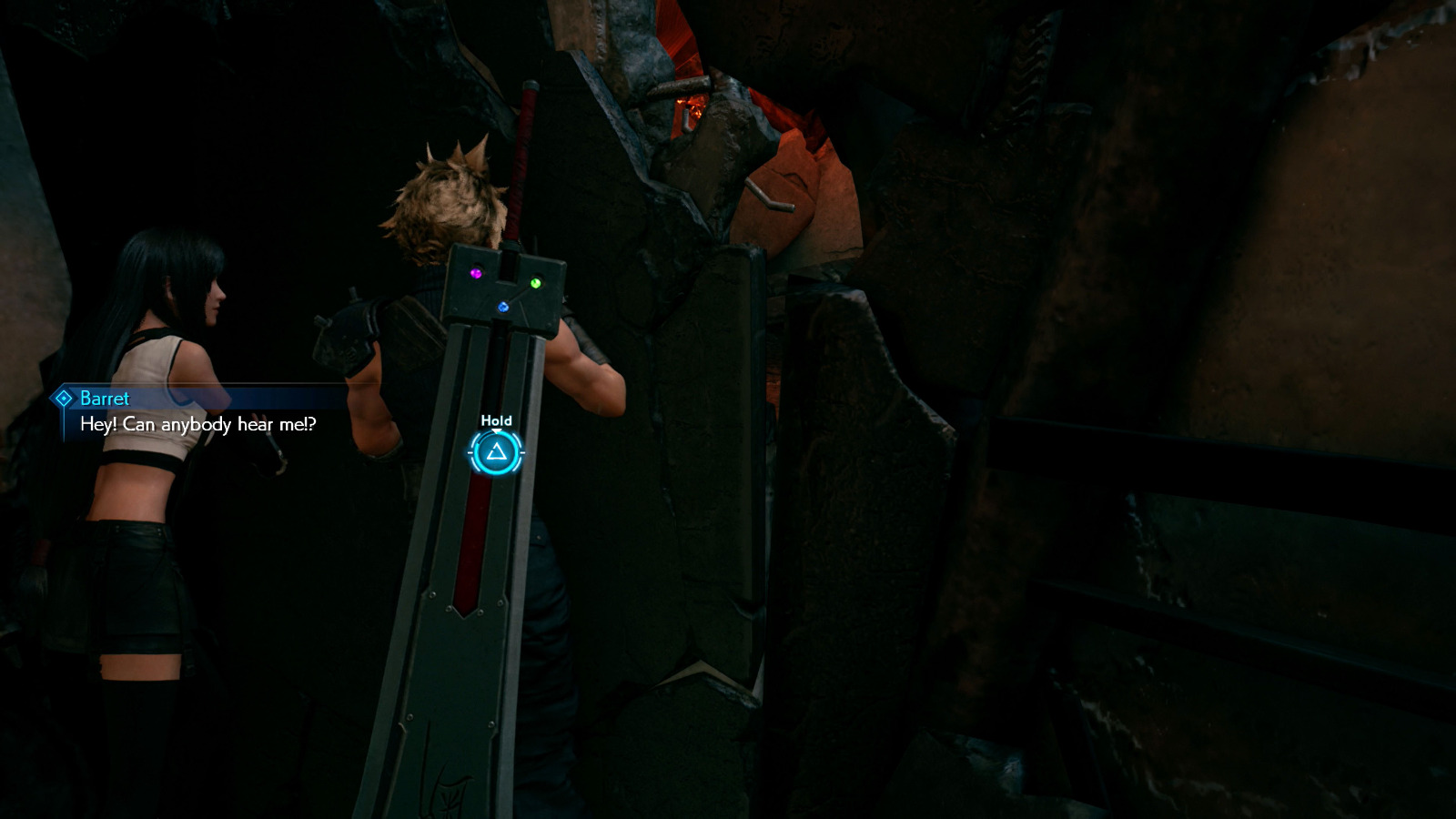The width and height of the screenshot is (1456, 819).
Task: Select the small triangle marker under Hold text
Action: point(496,430)
